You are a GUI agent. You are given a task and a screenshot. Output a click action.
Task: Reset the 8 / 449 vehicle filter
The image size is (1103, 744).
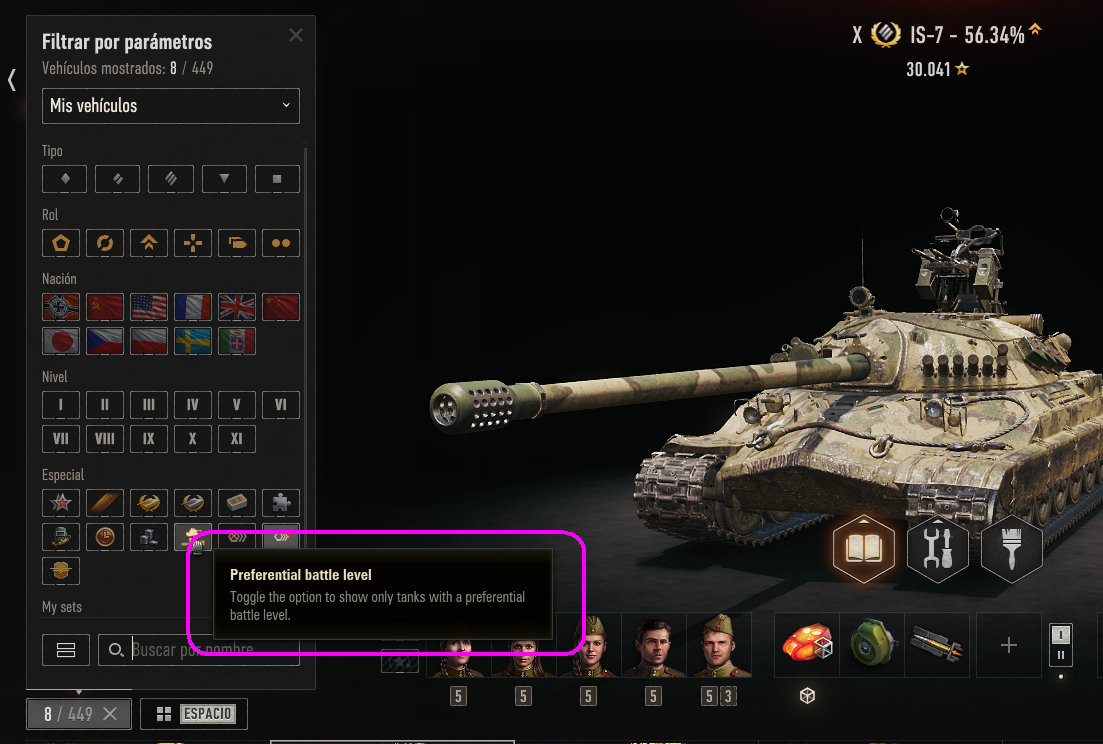coord(110,714)
